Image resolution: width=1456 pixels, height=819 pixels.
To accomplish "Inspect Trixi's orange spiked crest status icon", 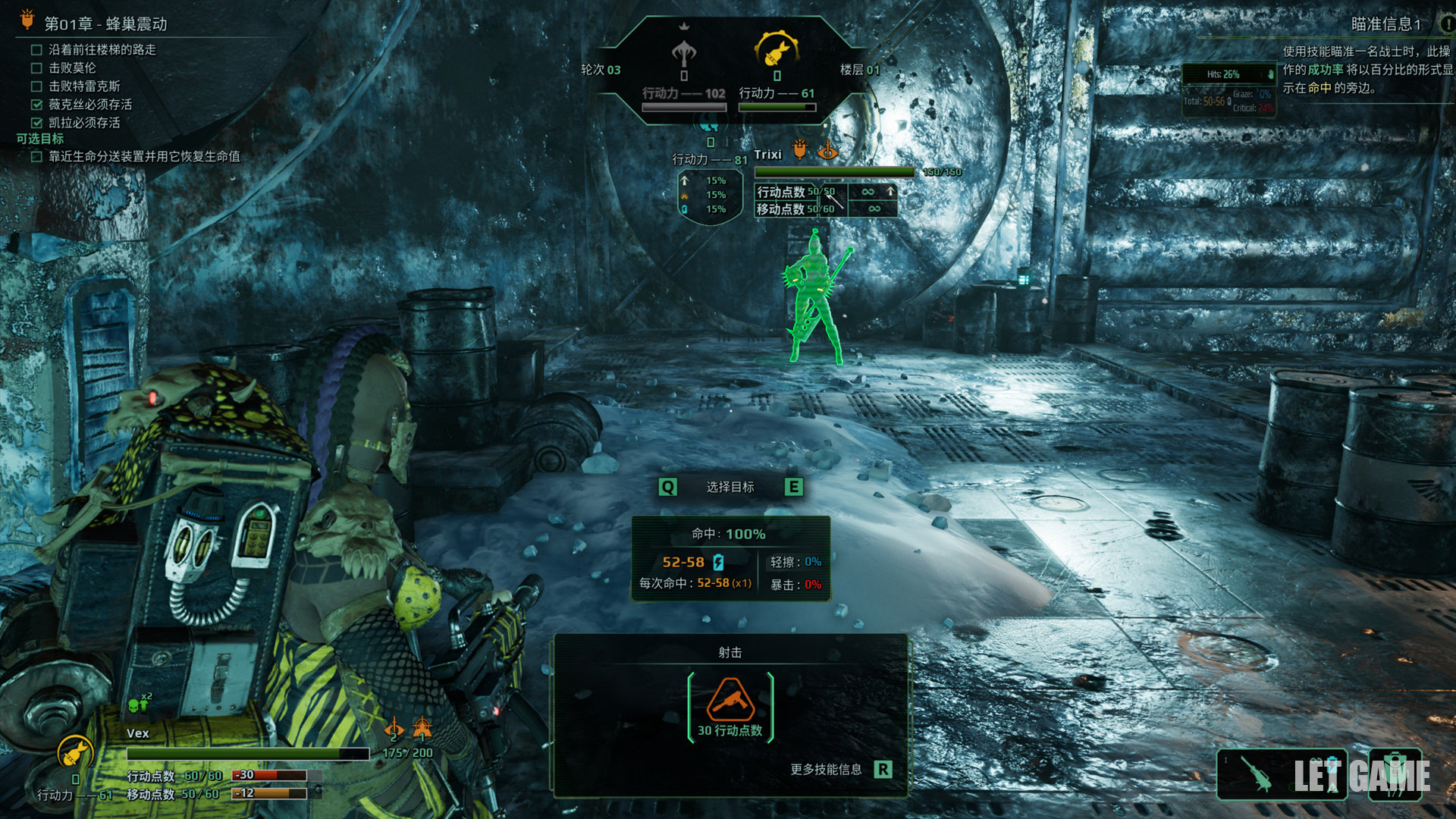I will click(799, 149).
